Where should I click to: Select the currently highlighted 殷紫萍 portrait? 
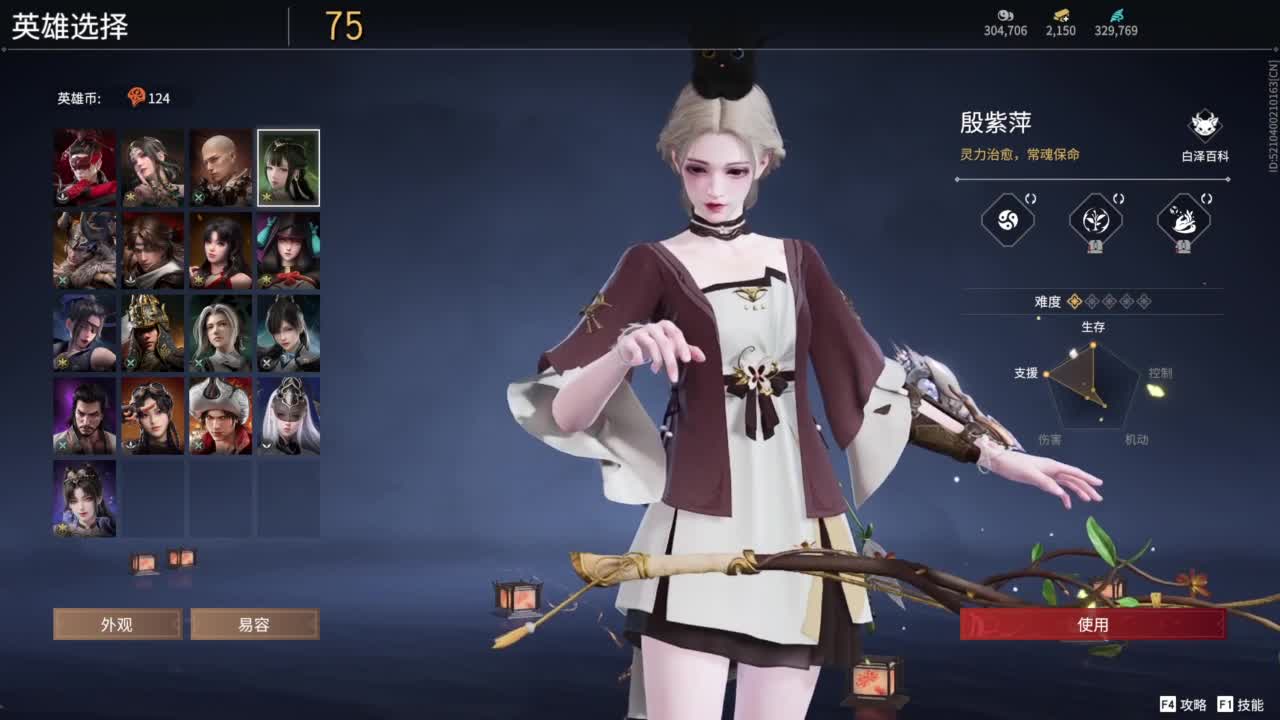click(288, 167)
